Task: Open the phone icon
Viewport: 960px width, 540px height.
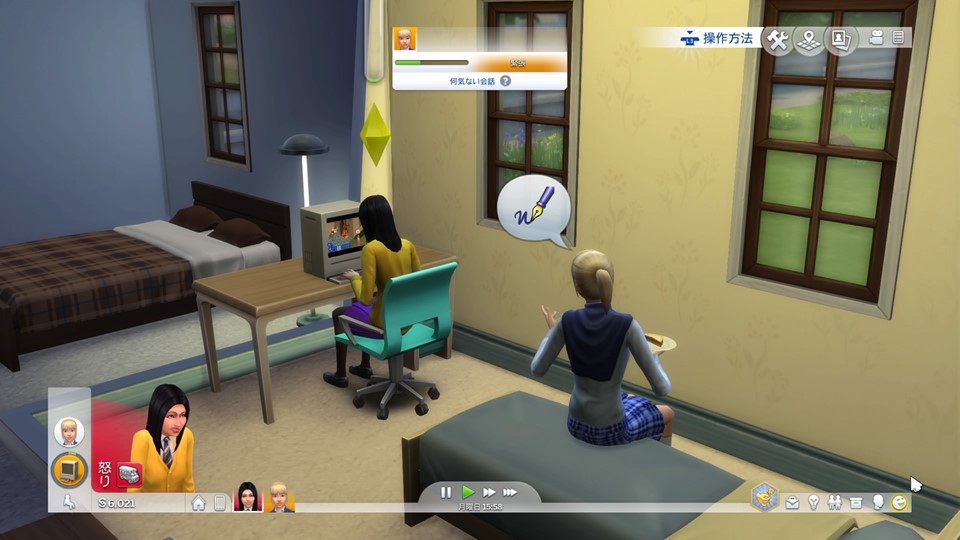Action: (220, 503)
